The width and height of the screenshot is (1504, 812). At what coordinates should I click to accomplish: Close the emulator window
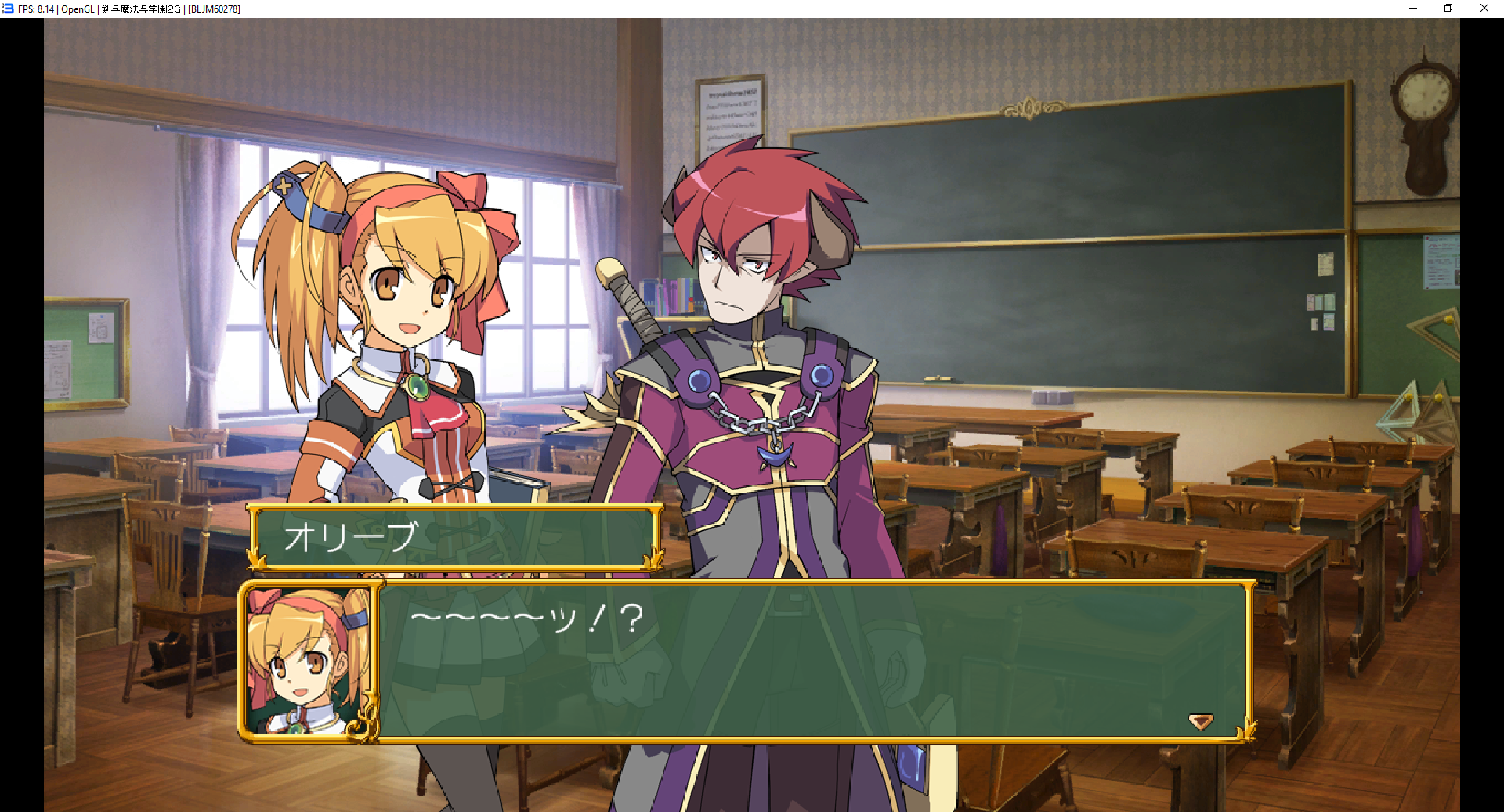pyautogui.click(x=1484, y=9)
